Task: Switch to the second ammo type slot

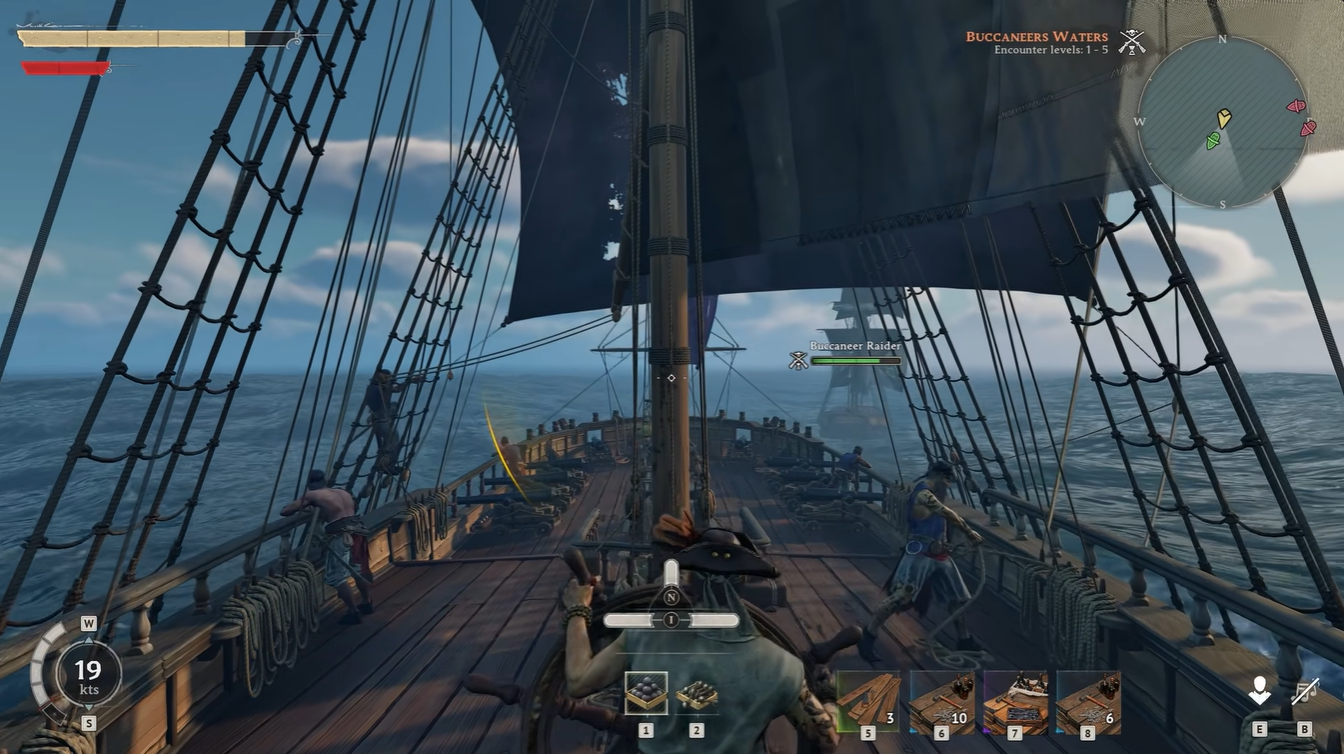Action: click(x=696, y=693)
